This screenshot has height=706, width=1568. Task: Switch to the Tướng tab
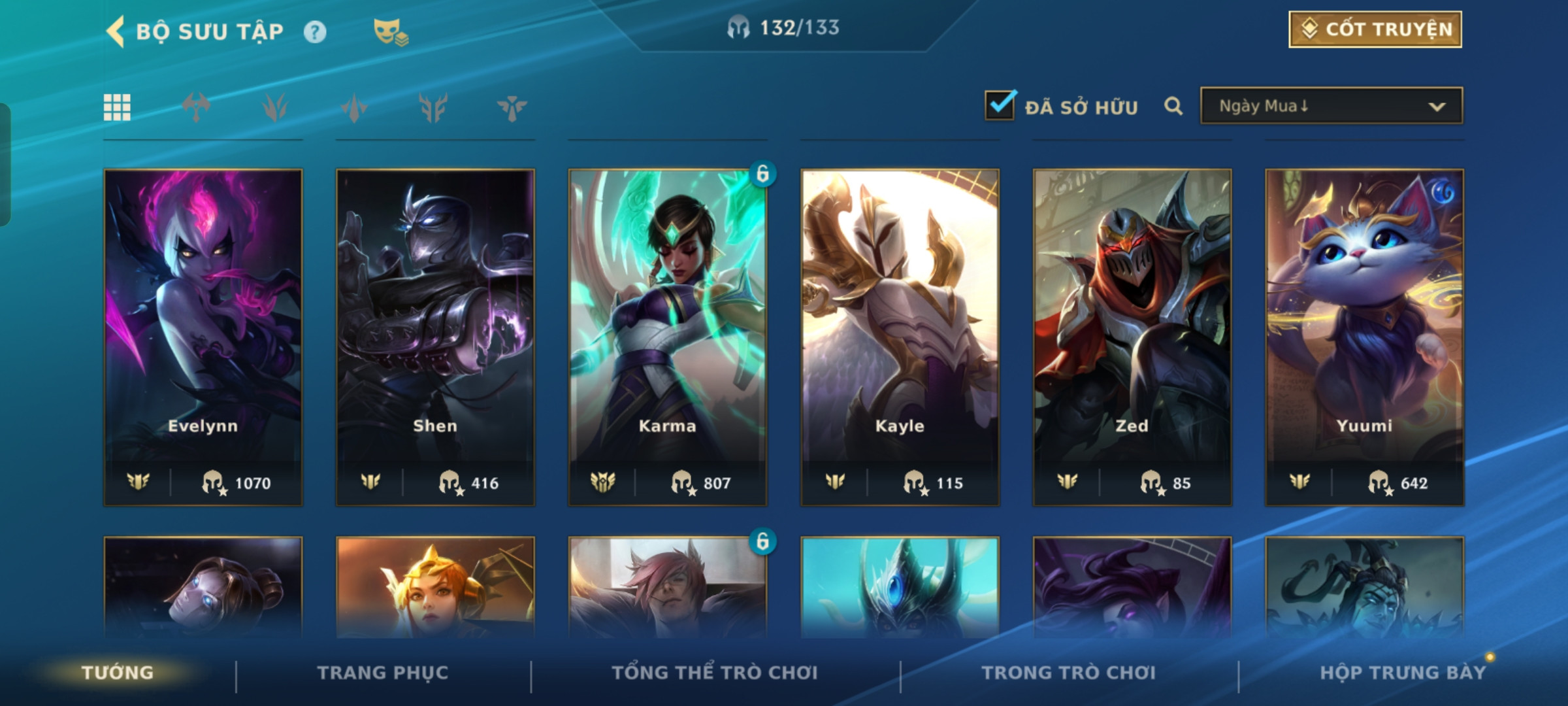(118, 673)
